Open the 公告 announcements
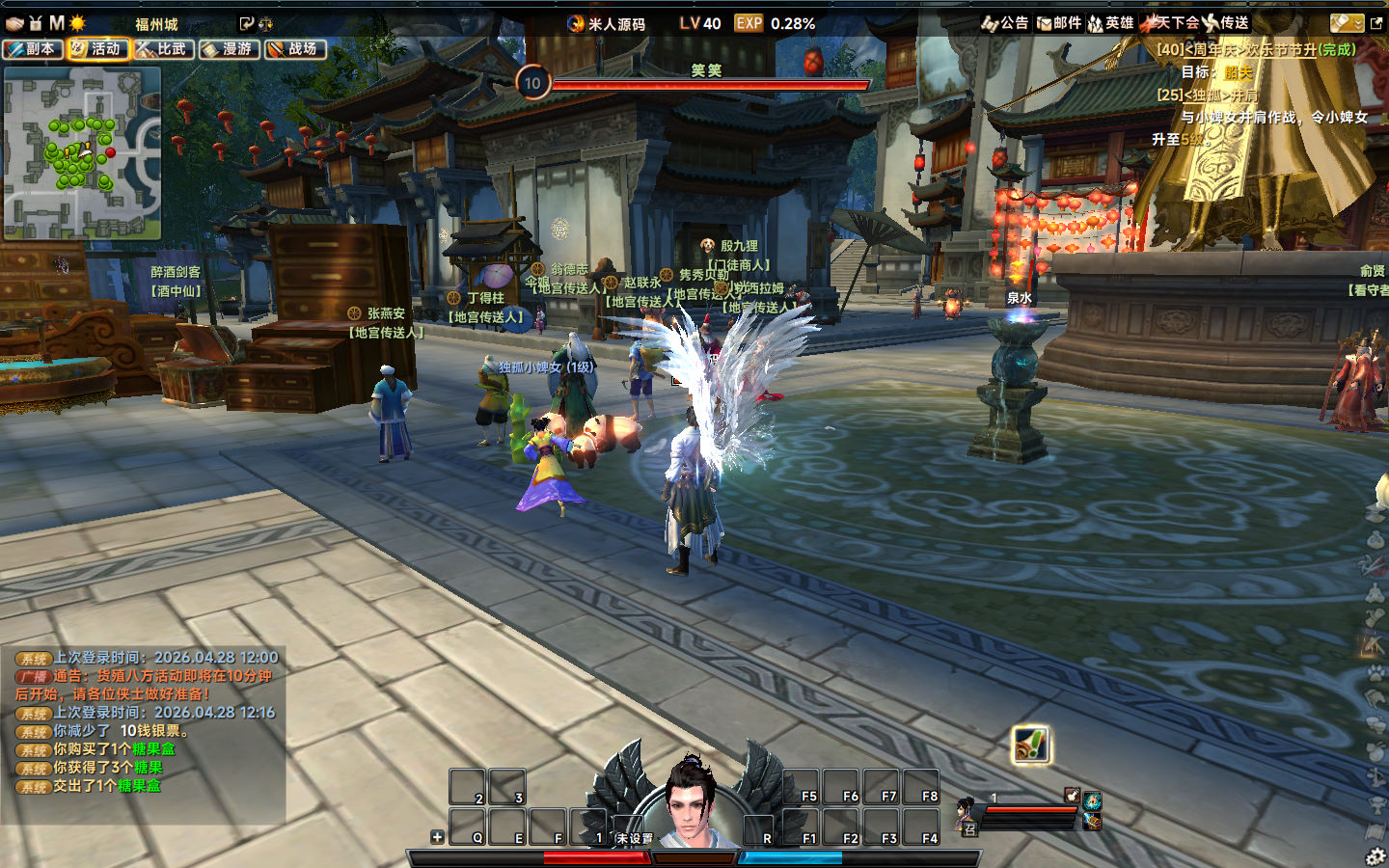This screenshot has height=868, width=1389. point(1005,23)
